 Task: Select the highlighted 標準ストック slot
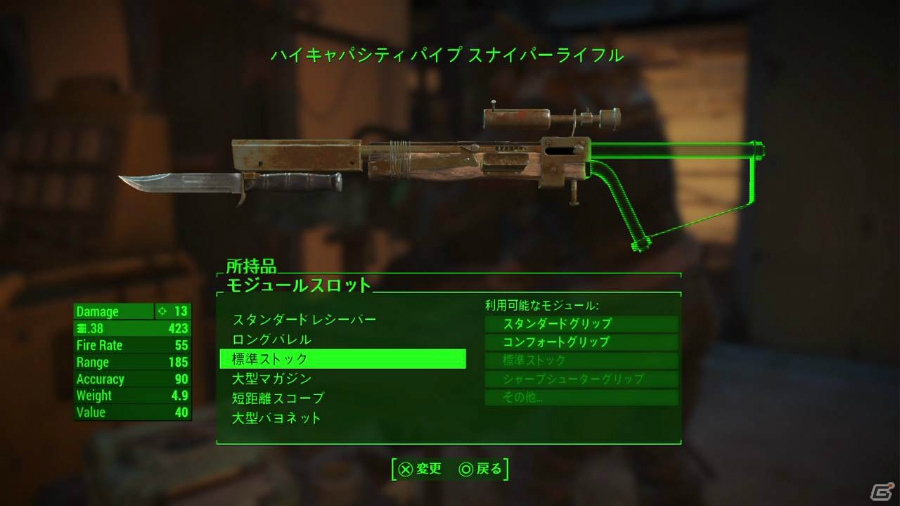pos(342,359)
